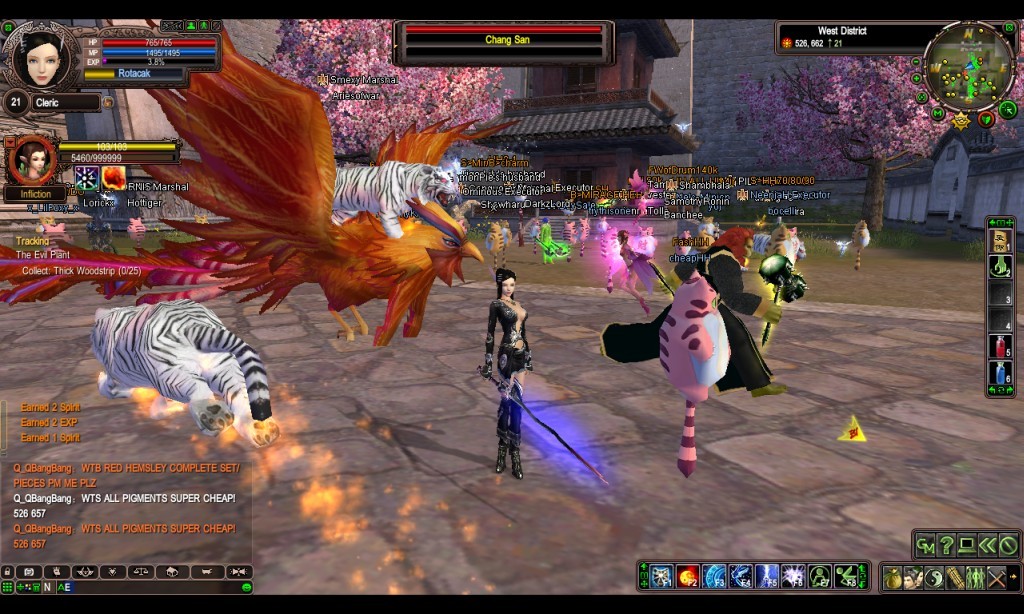
Task: Use the F5 lightning skill
Action: [767, 576]
